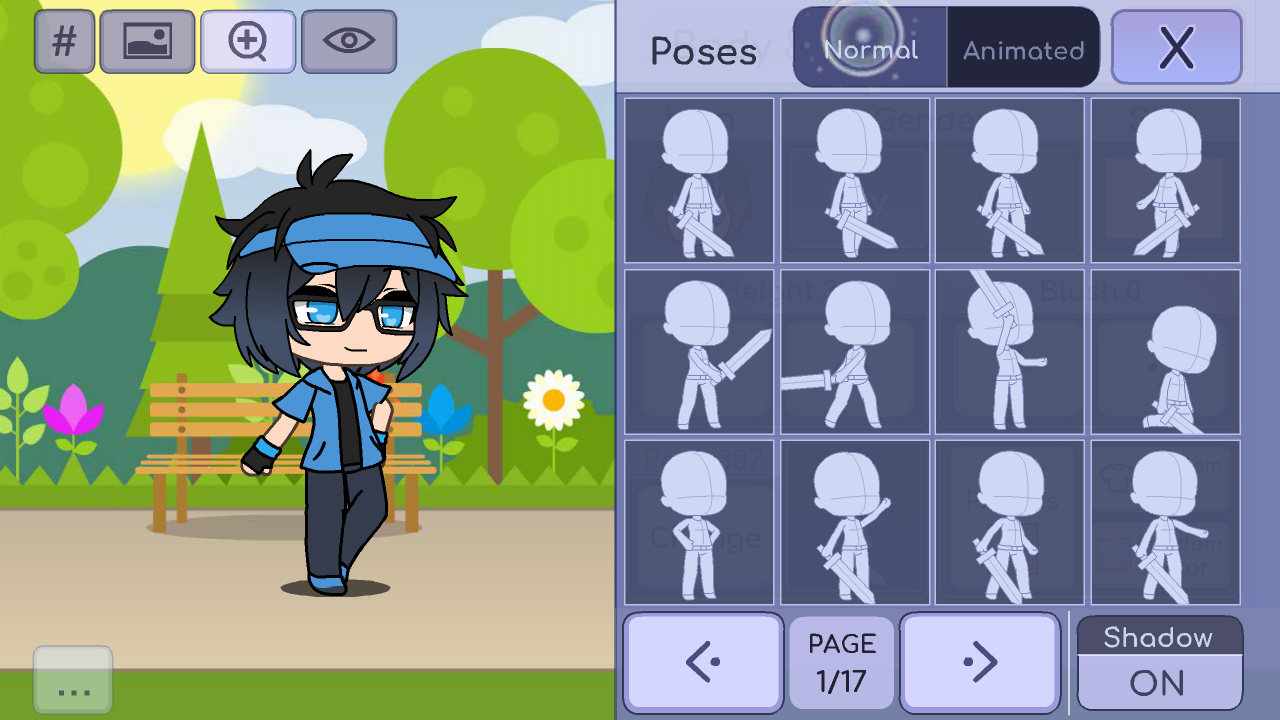Select the hand-on-hip standing pose
The width and height of the screenshot is (1280, 720).
tap(699, 522)
